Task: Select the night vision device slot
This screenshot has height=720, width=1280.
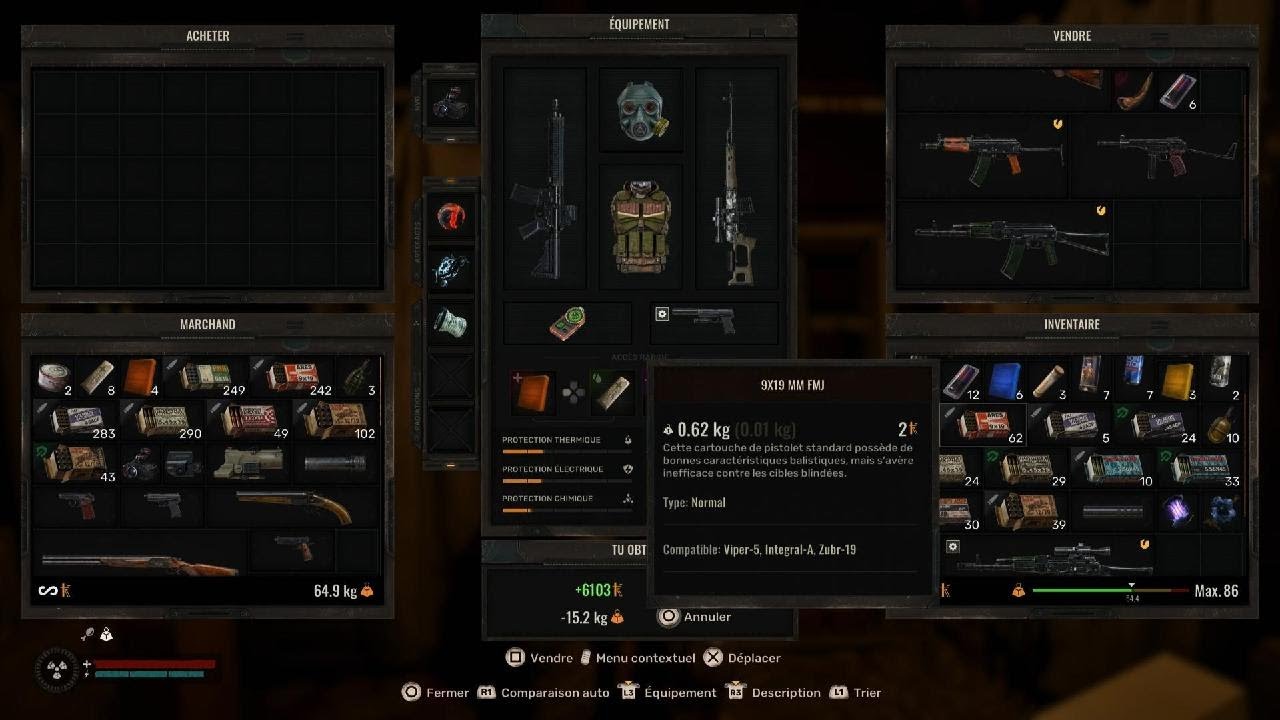Action: coord(449,98)
